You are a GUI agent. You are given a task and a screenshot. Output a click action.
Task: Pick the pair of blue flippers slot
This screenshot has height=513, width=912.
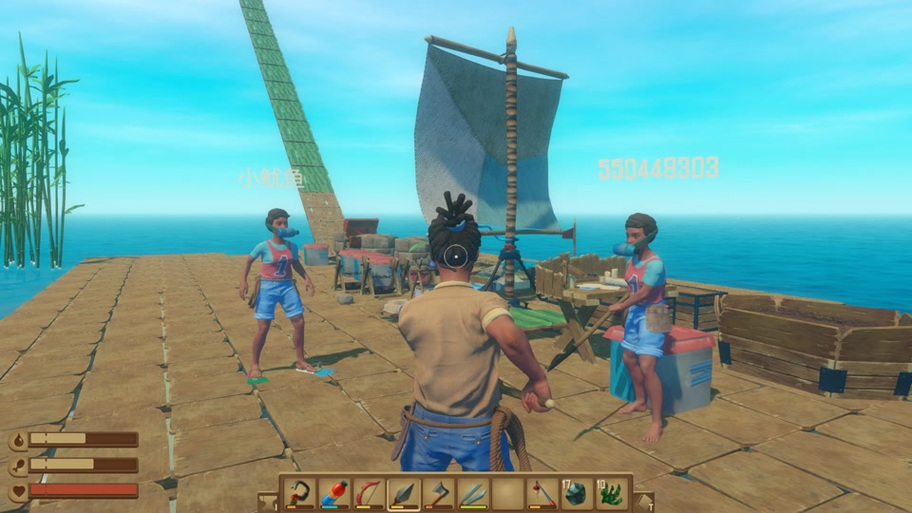click(x=473, y=493)
